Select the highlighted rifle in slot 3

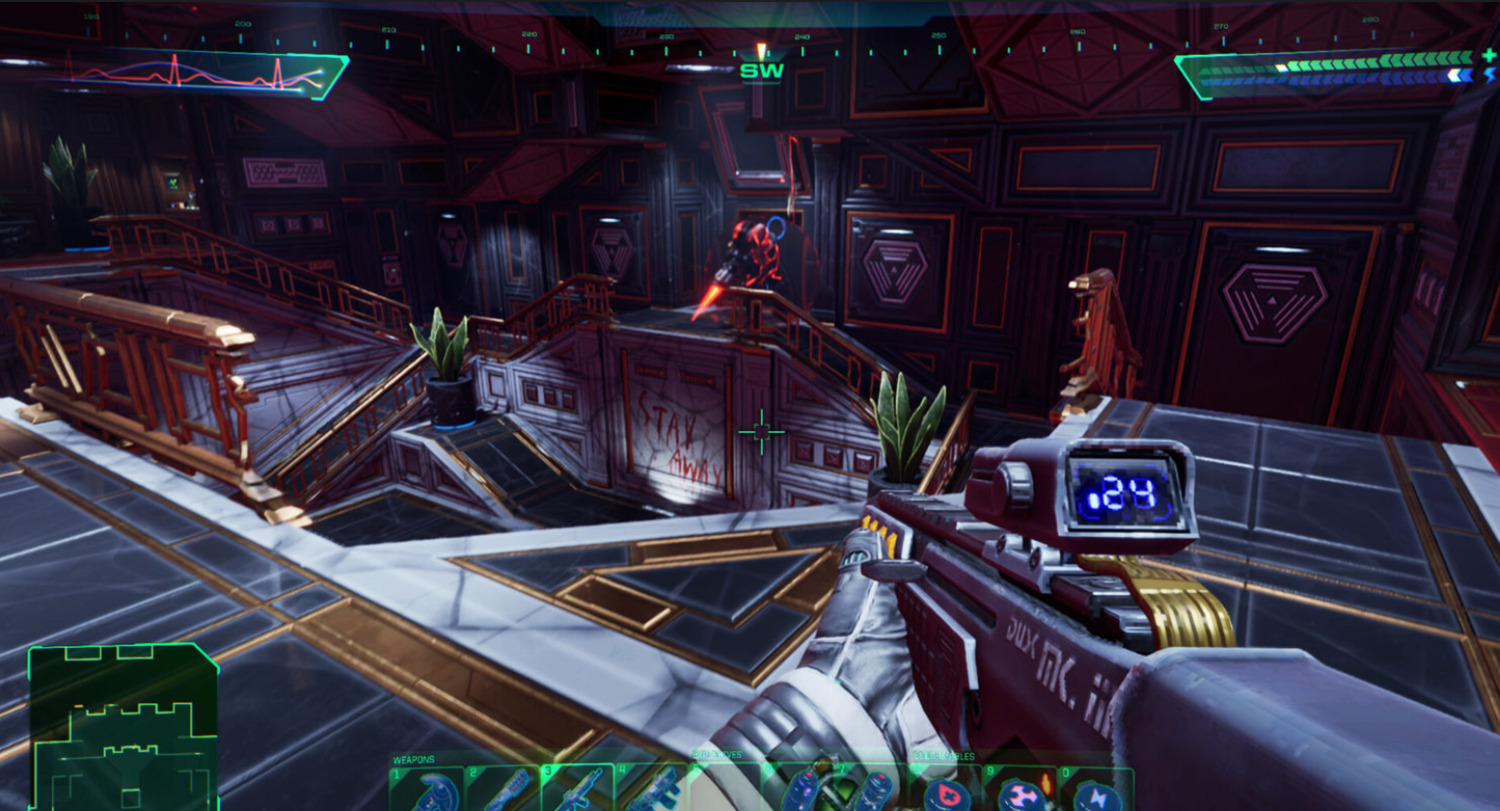click(x=578, y=789)
